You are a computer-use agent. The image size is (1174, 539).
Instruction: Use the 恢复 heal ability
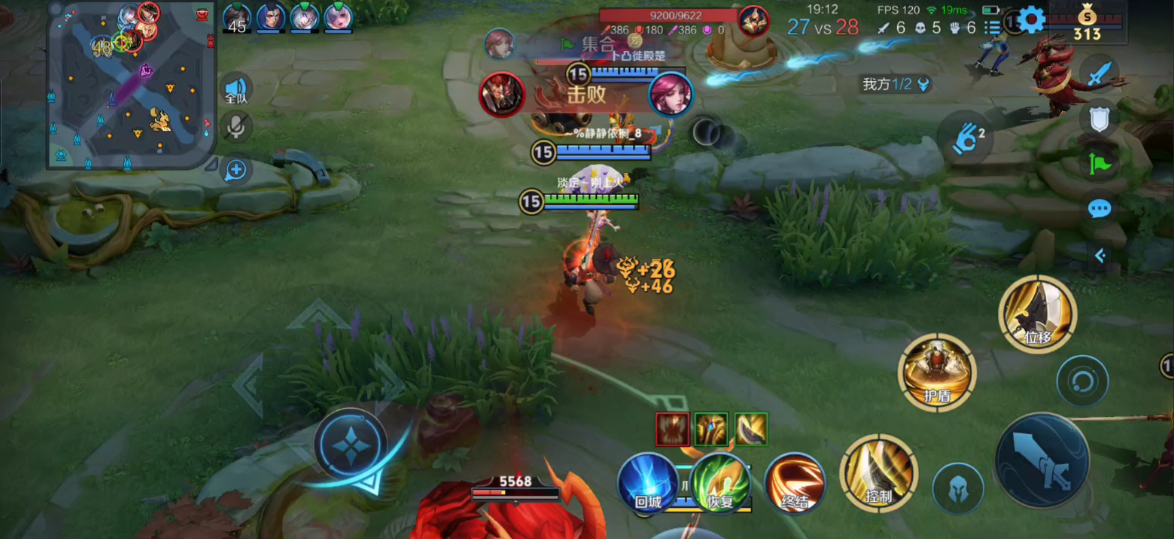720,482
